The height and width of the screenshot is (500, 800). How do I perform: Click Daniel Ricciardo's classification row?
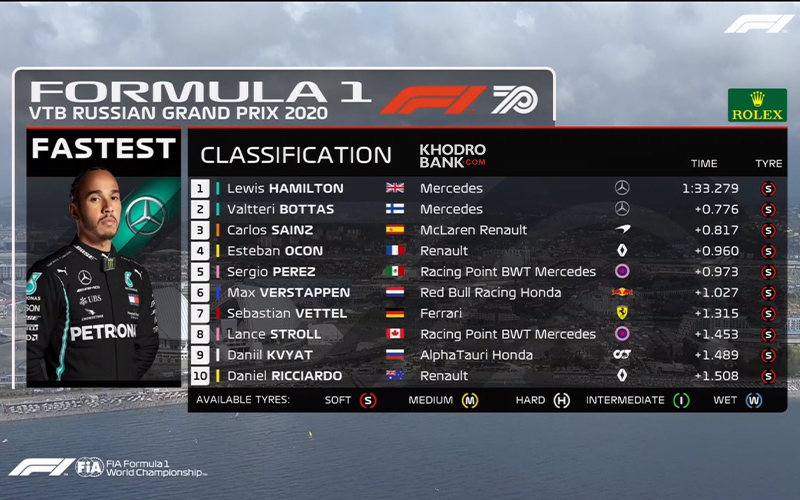[285, 376]
